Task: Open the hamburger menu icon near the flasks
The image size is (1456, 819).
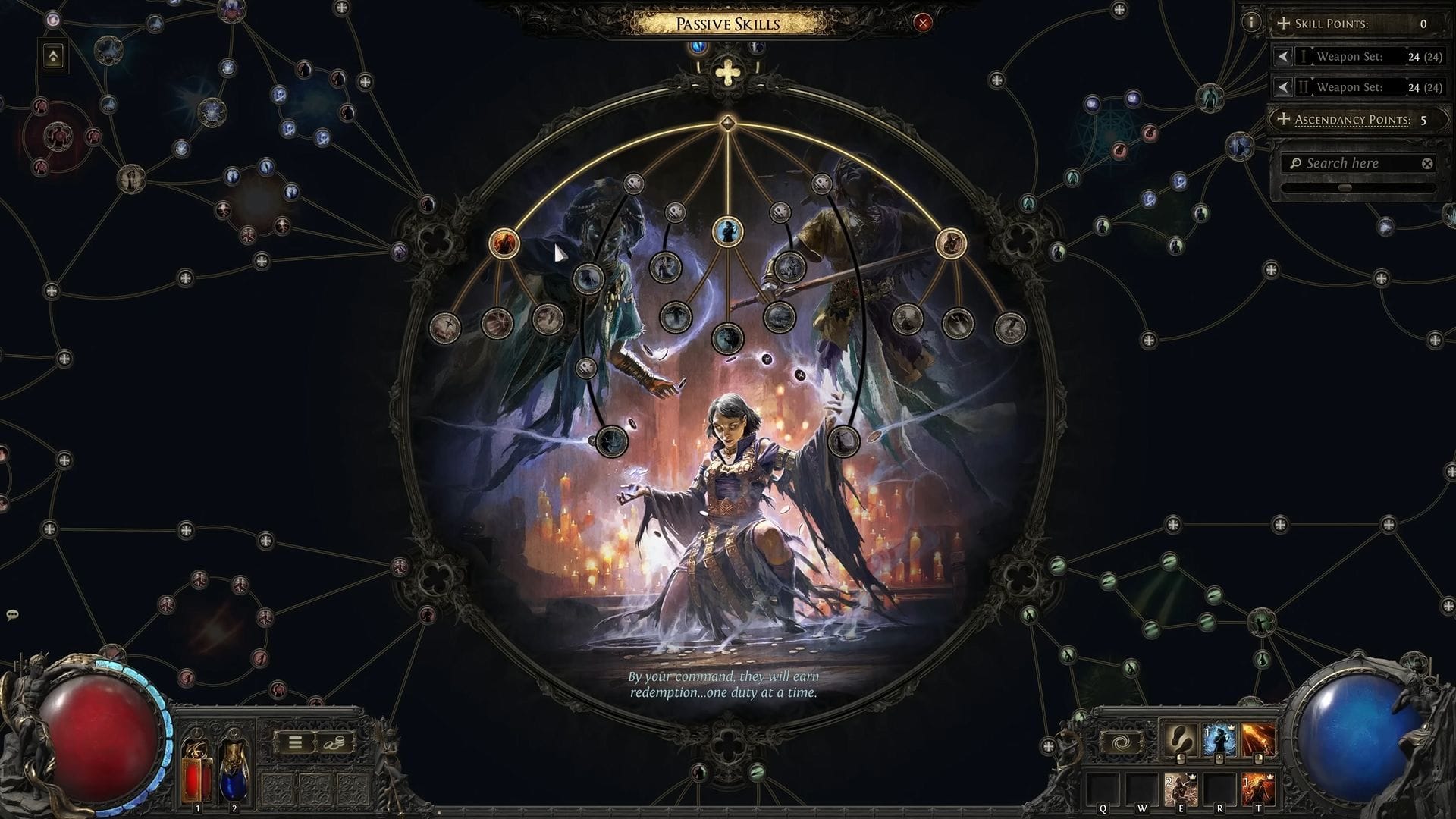Action: coord(295,742)
